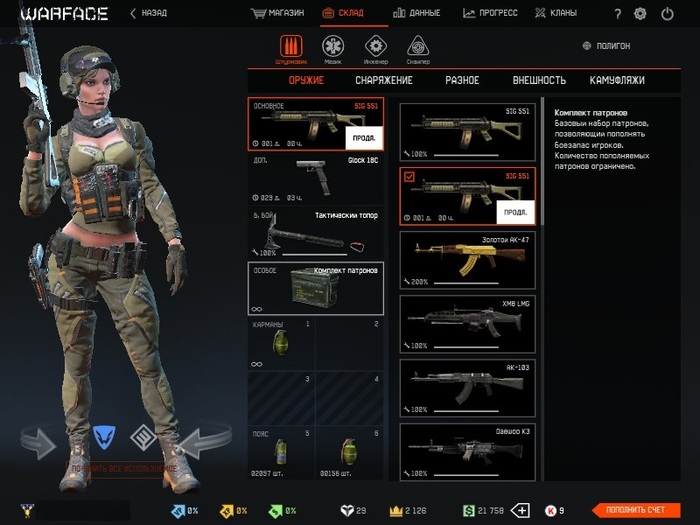Switch to the Разное tab
The height and width of the screenshot is (525, 700).
click(x=461, y=80)
